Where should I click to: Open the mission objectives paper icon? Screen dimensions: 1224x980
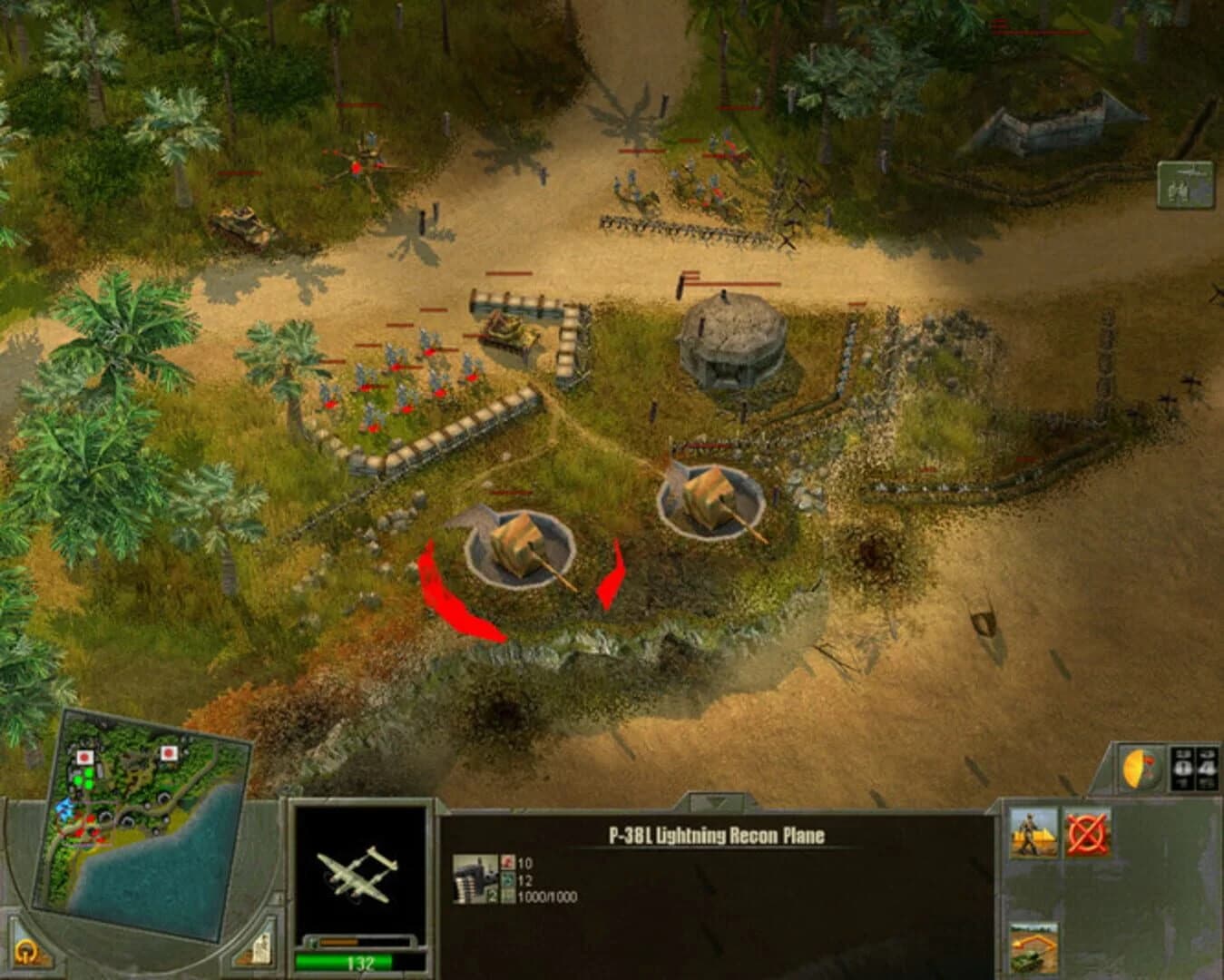click(263, 950)
